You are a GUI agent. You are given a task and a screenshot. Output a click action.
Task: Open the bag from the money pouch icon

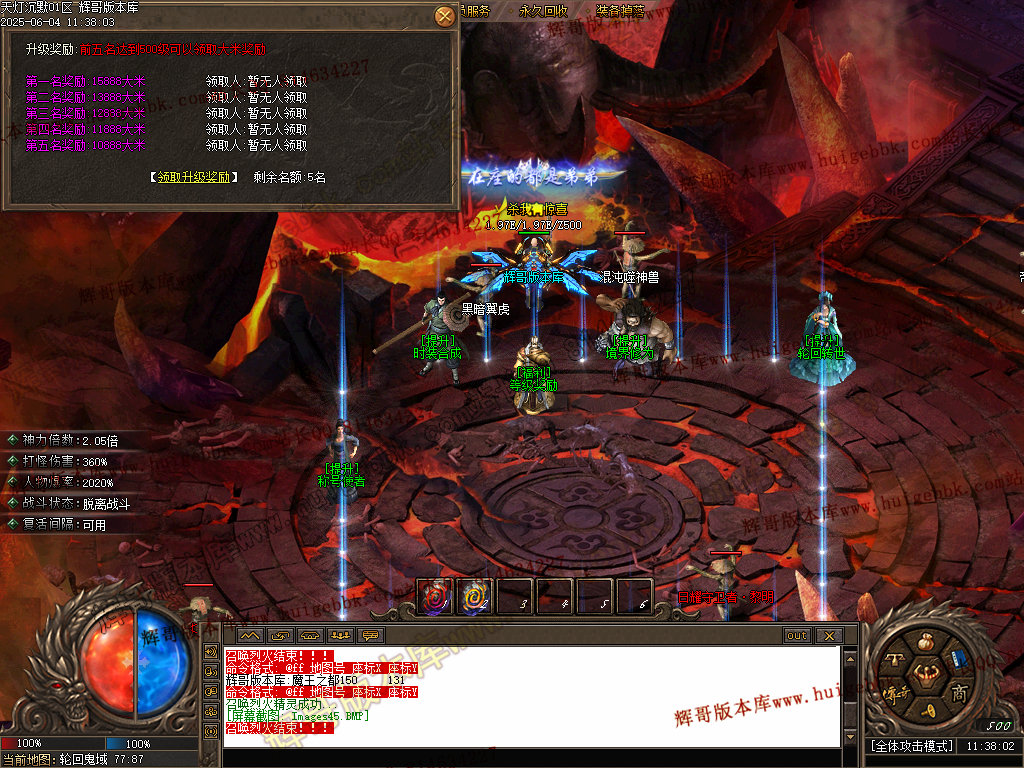(x=925, y=640)
